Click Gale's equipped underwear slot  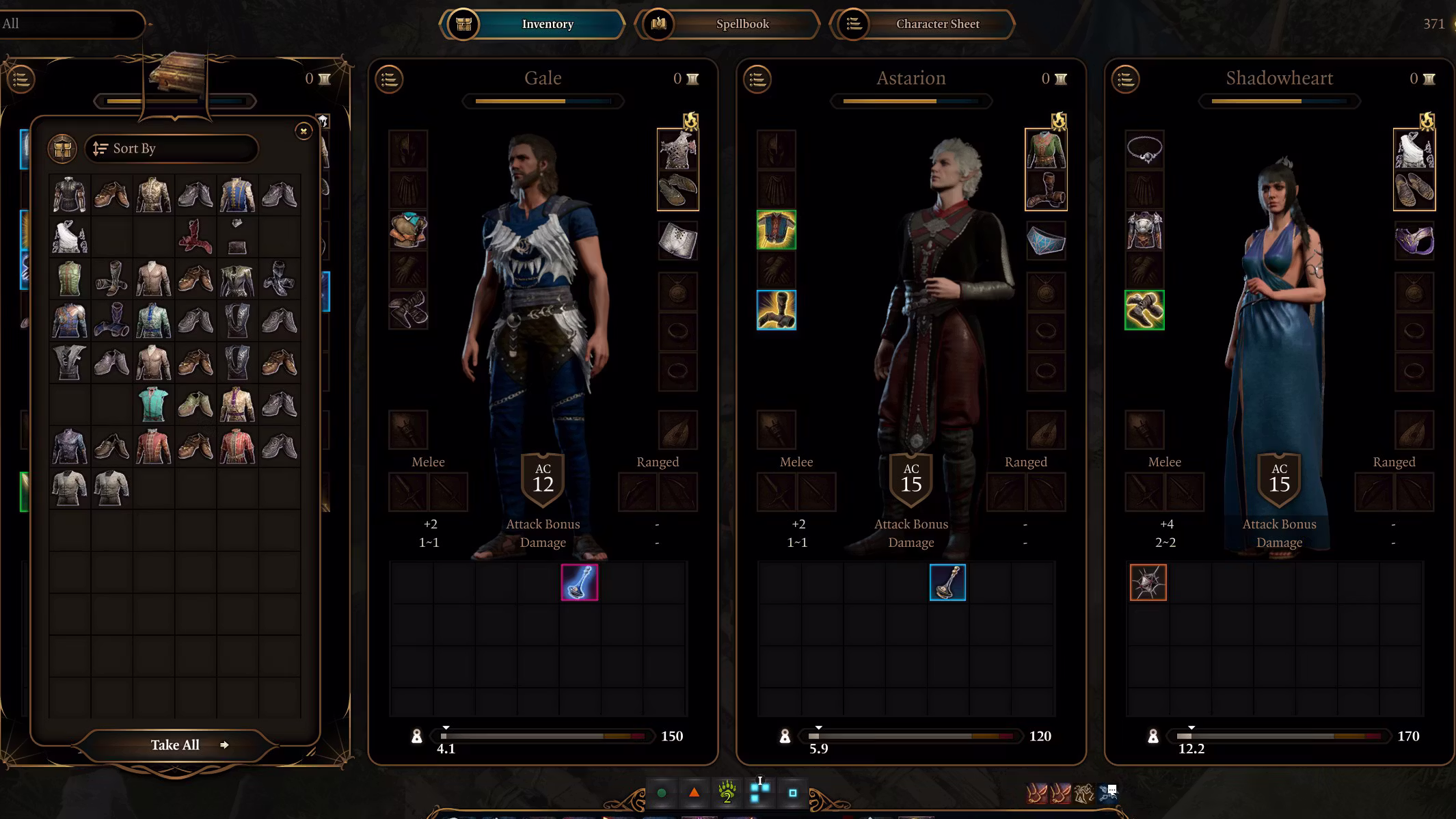pyautogui.click(x=677, y=241)
